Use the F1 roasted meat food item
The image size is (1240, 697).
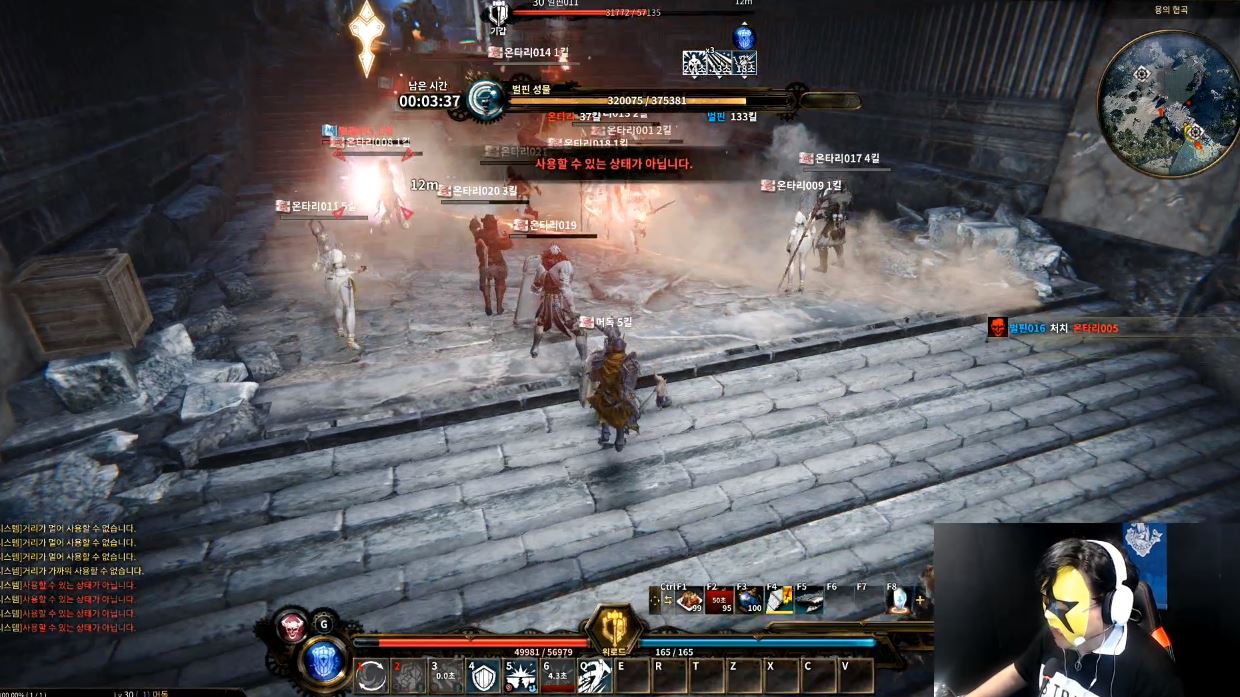point(689,601)
